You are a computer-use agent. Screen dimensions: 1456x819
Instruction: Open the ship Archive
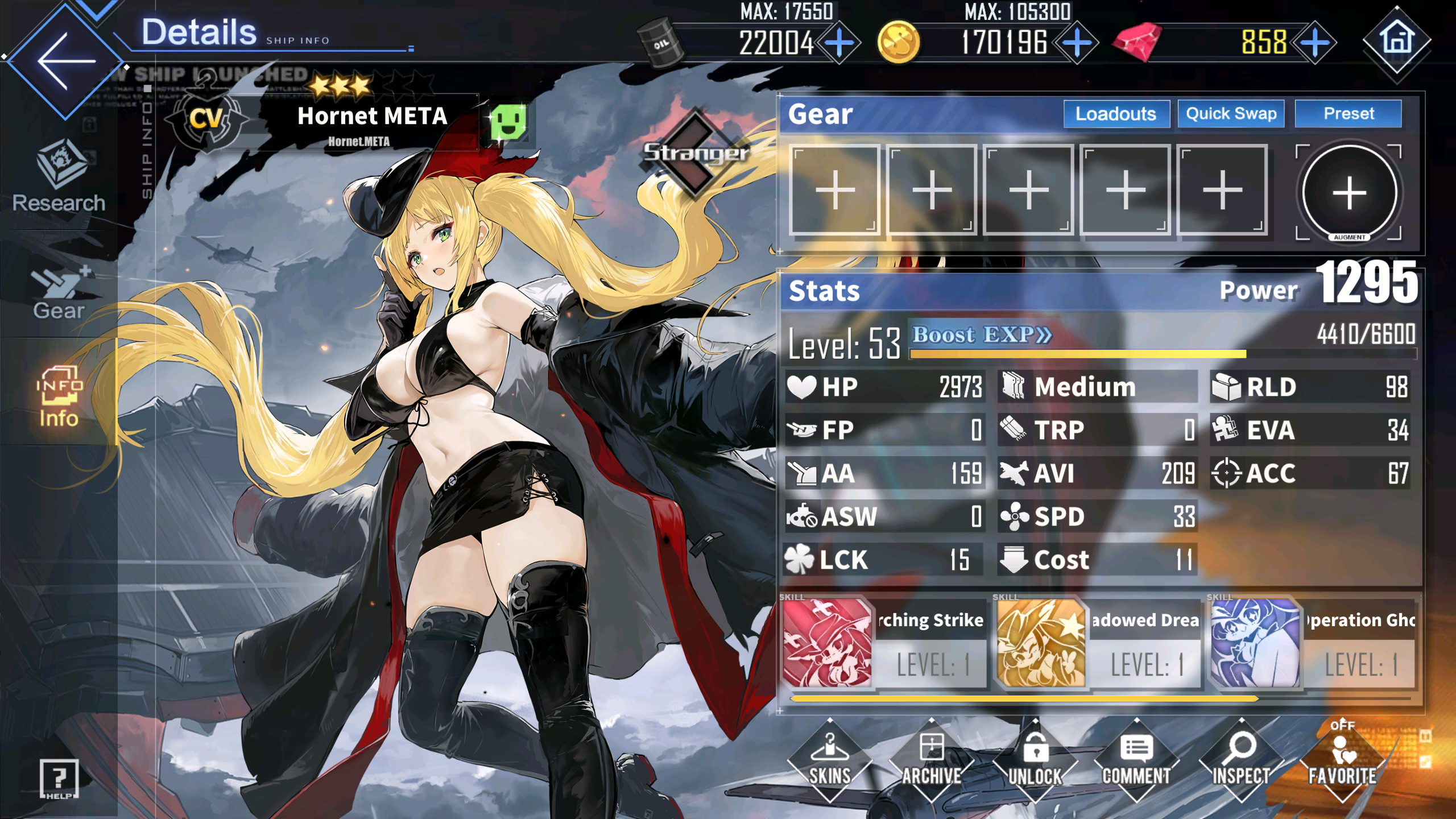click(x=932, y=760)
